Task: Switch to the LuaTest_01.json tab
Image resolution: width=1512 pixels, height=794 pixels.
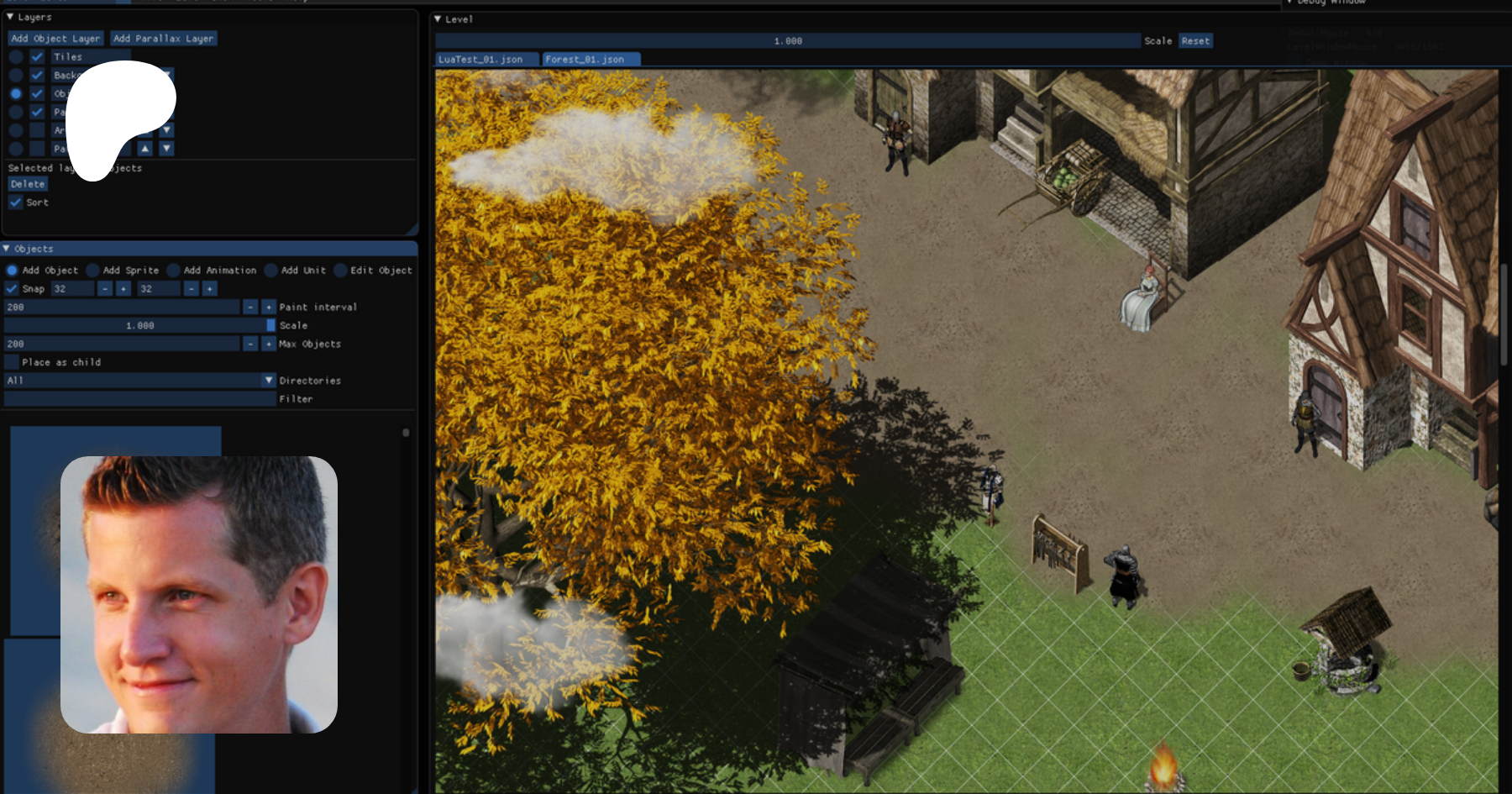Action: (x=480, y=60)
